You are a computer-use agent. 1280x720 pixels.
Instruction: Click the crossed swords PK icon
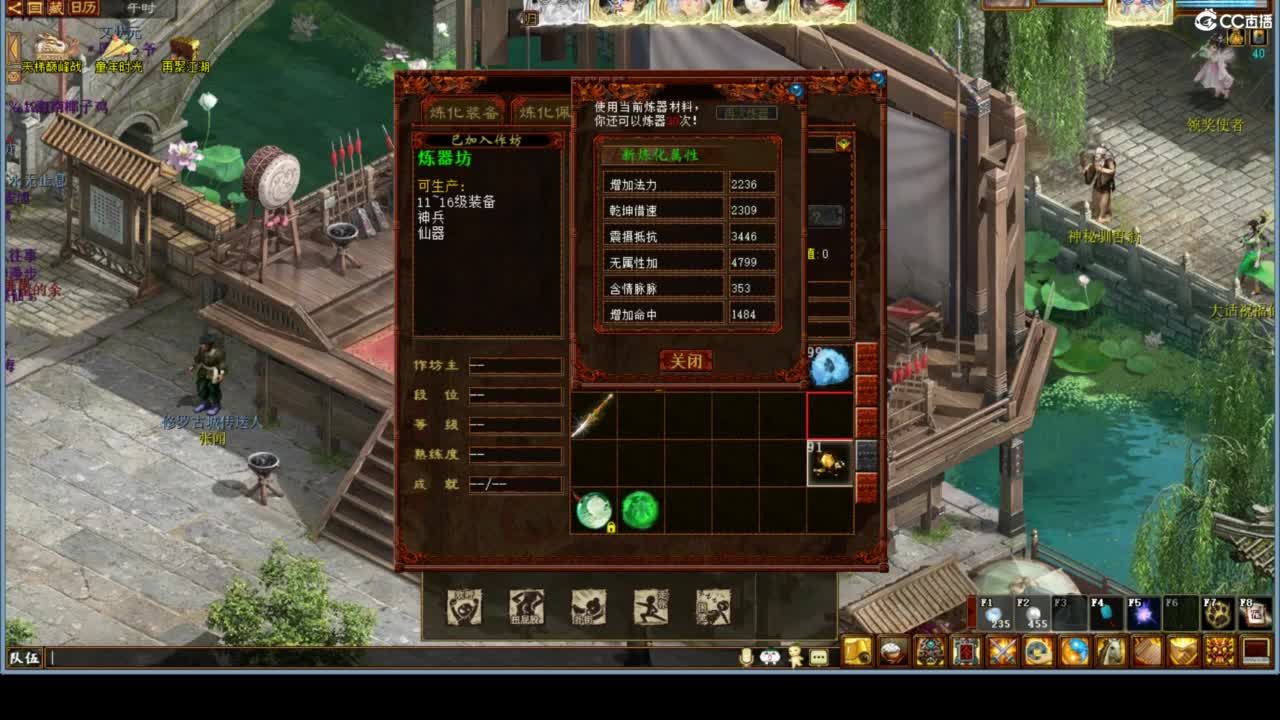1002,653
